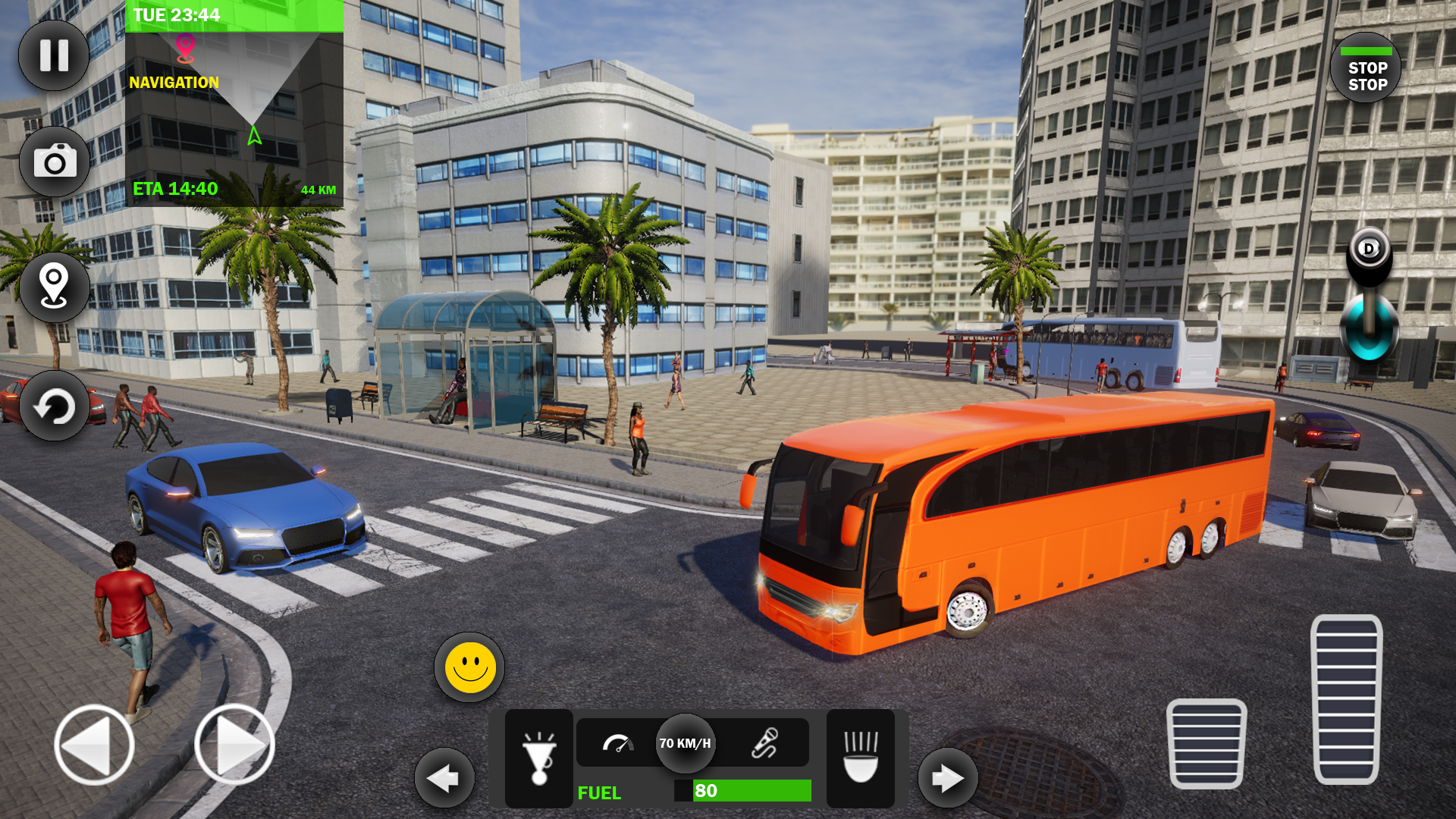Take a screenshot with the camera icon
1456x819 pixels.
click(53, 162)
